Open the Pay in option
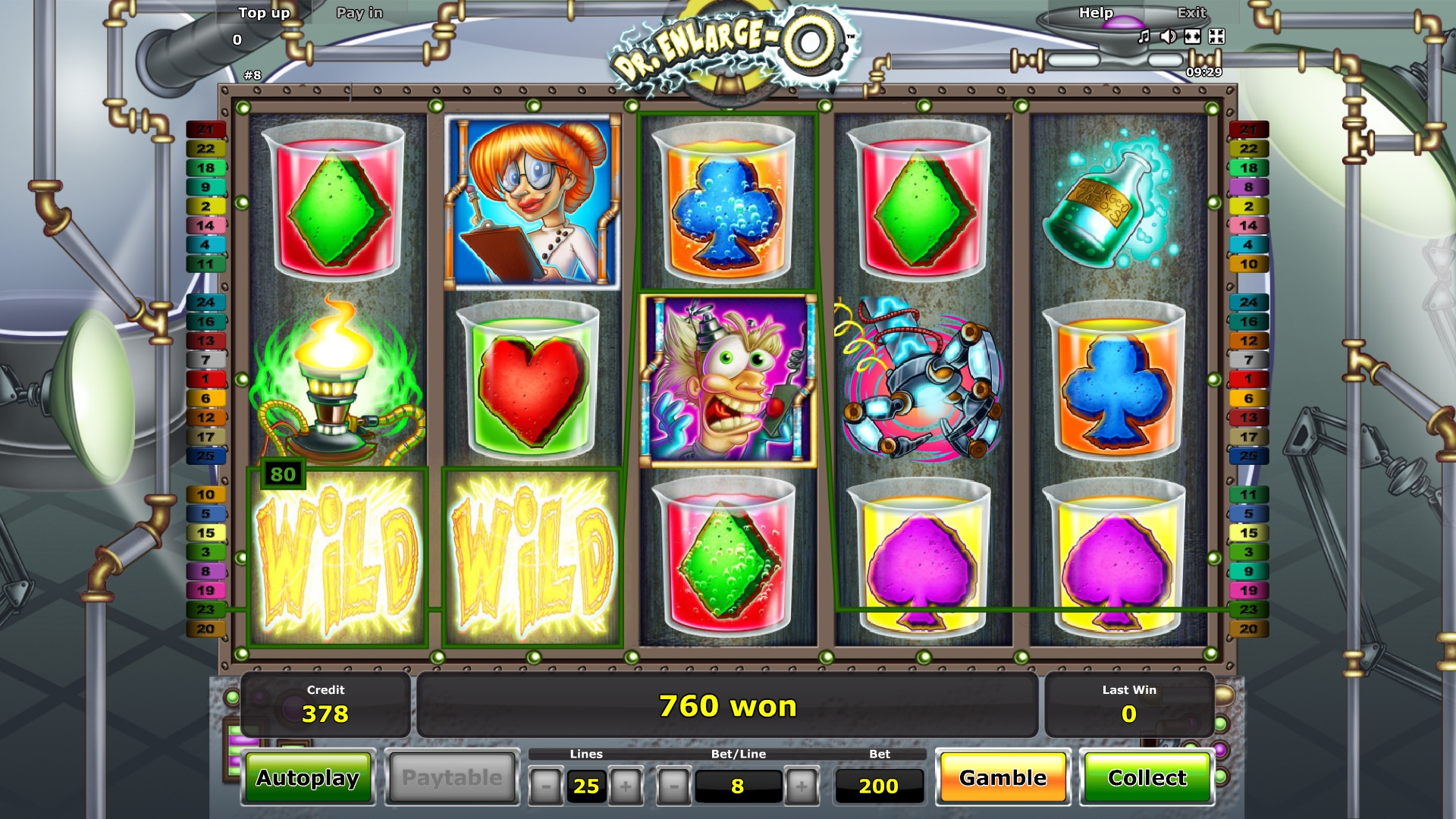Image resolution: width=1456 pixels, height=819 pixels. click(359, 13)
